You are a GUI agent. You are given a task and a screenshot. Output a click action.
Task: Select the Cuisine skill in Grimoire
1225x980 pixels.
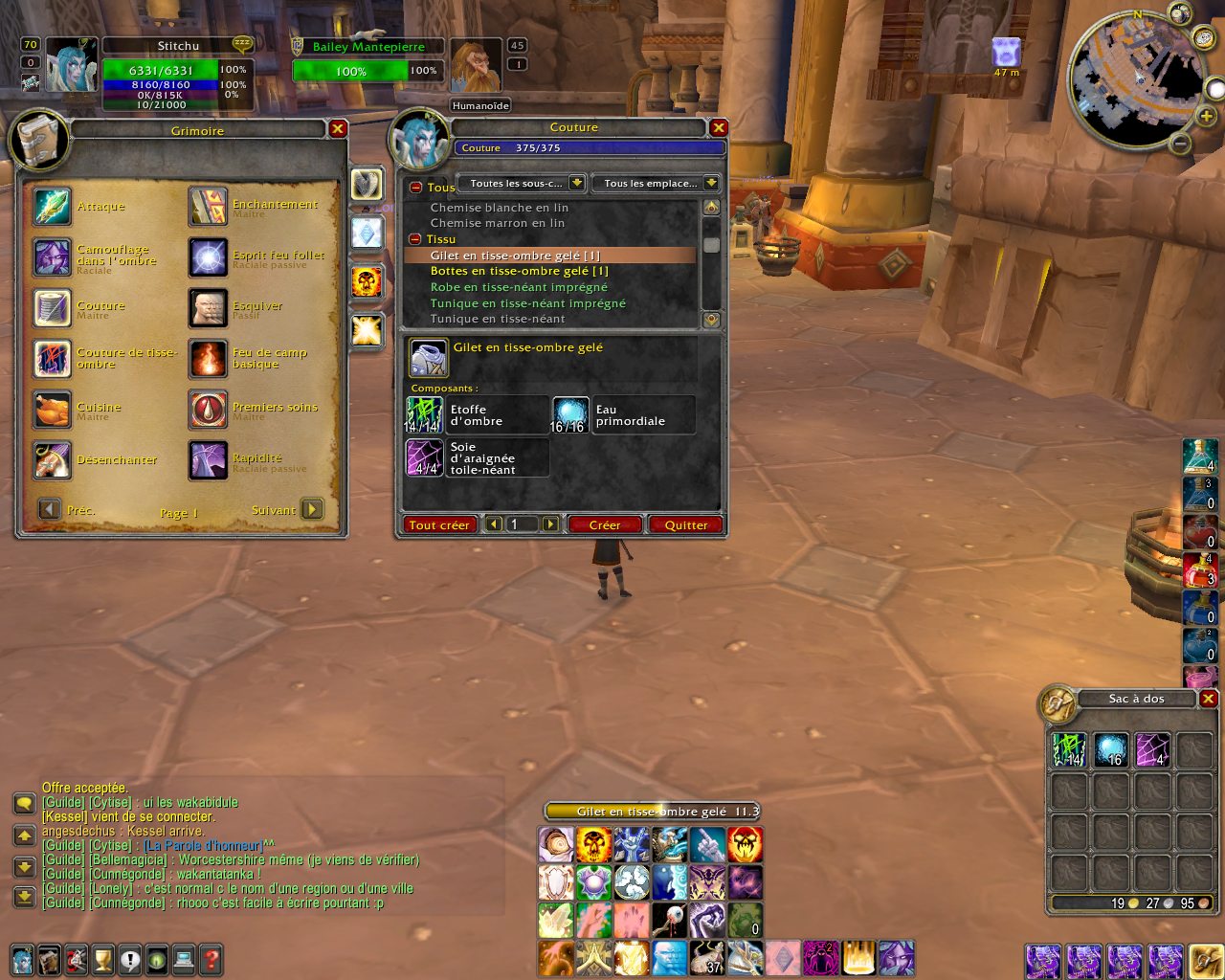(x=52, y=410)
